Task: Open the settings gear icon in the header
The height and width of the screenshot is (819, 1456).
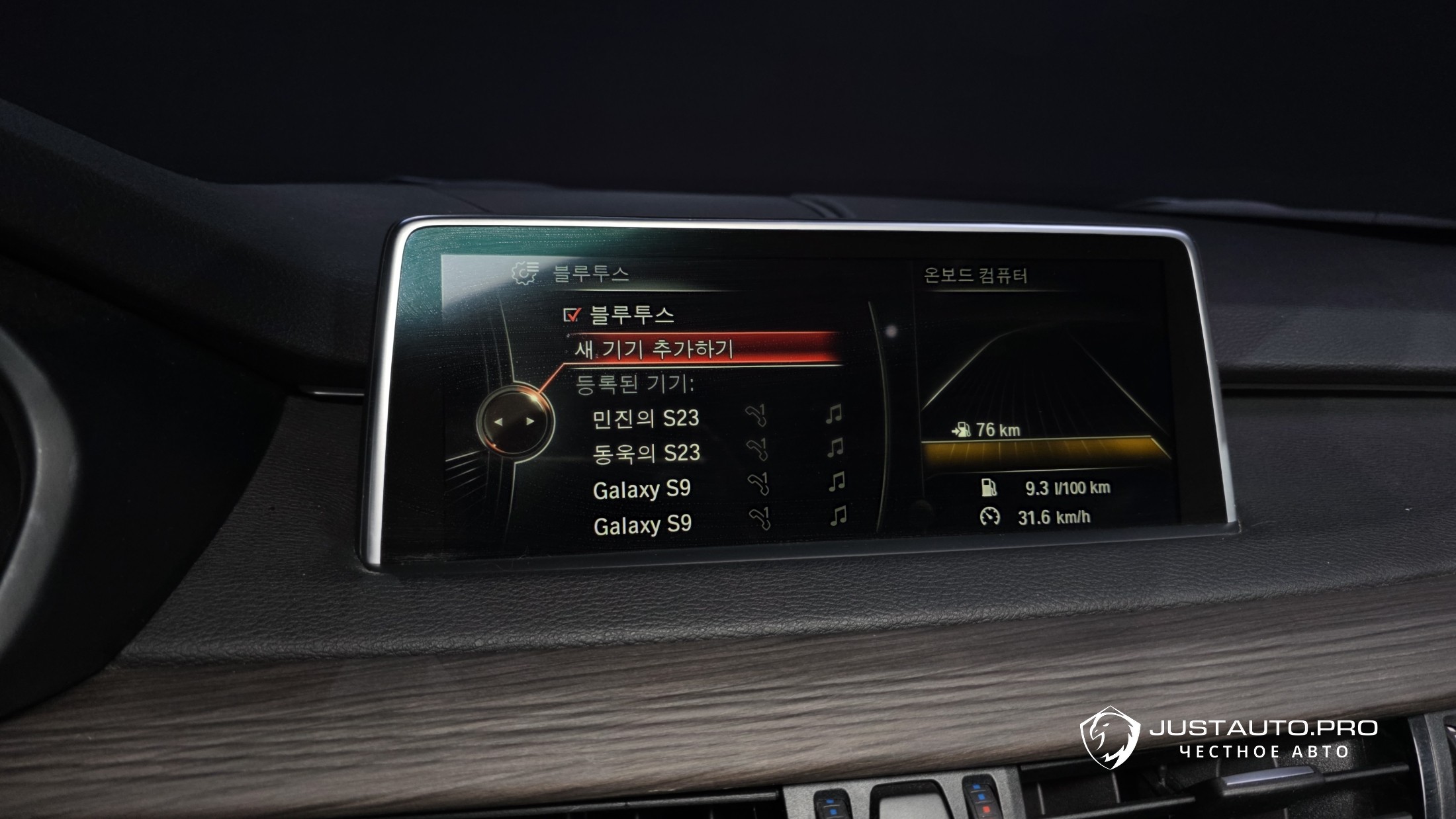Action: [x=525, y=272]
